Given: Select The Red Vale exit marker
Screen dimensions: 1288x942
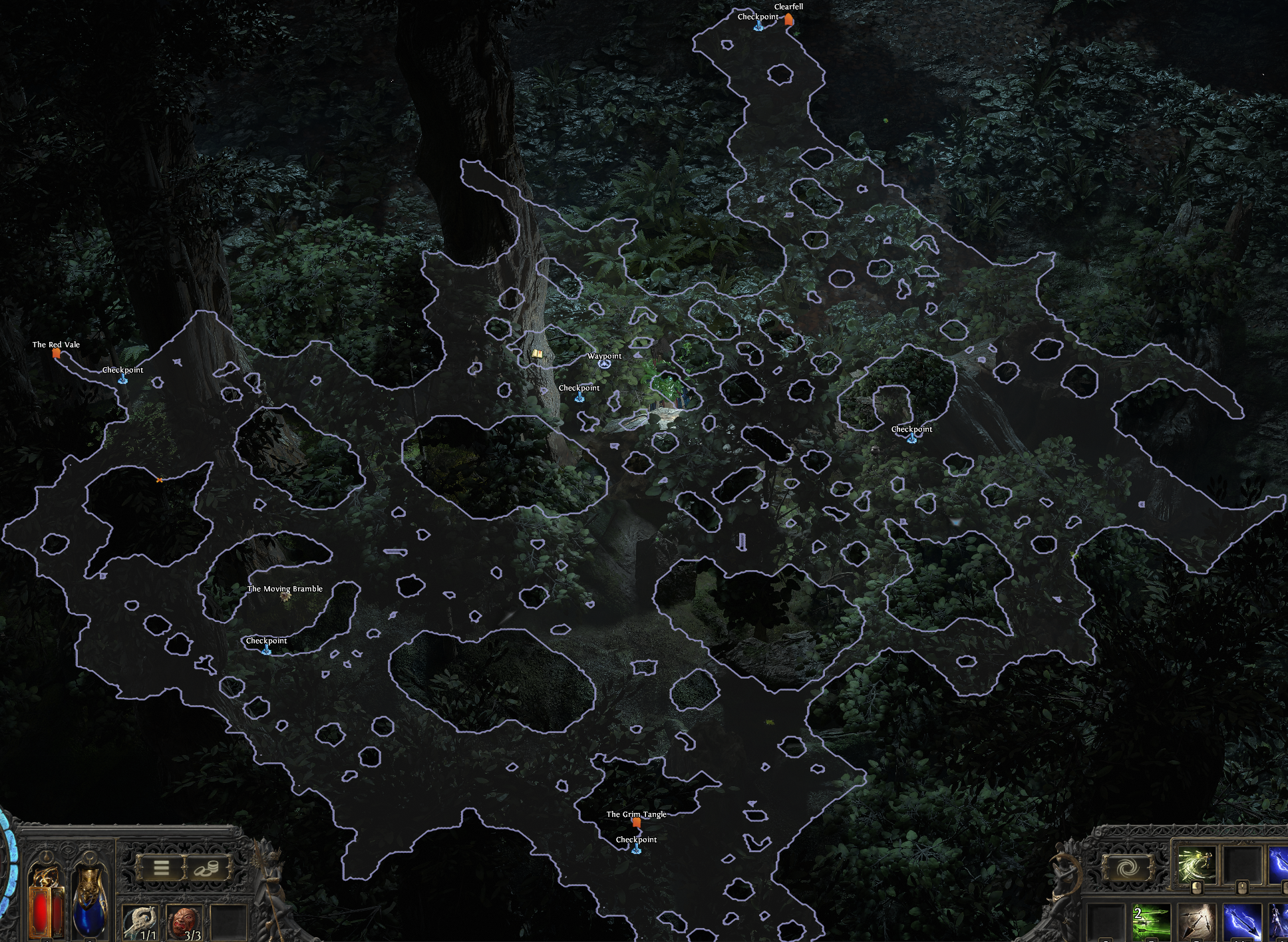Looking at the screenshot, I should [57, 354].
